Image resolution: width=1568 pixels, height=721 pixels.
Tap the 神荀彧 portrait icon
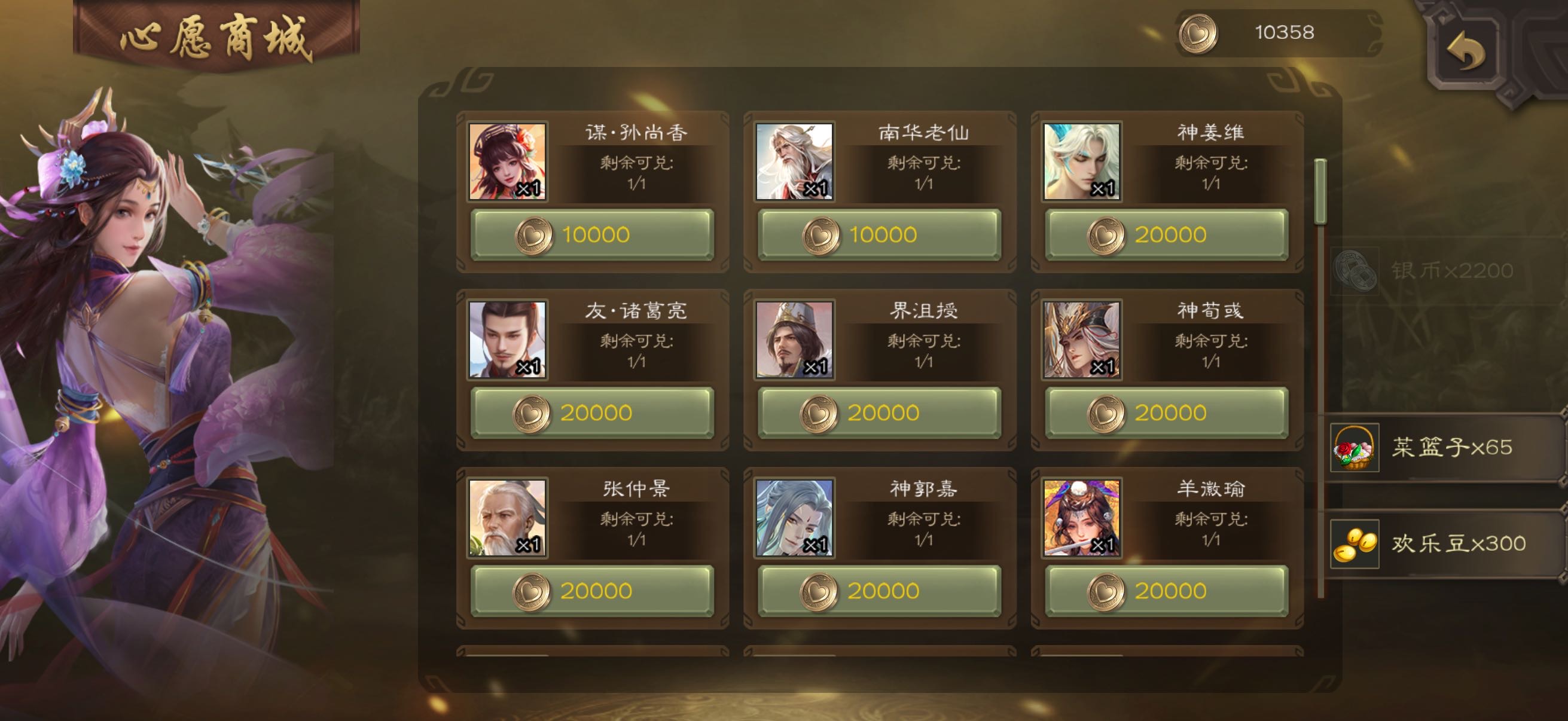[x=1082, y=340]
